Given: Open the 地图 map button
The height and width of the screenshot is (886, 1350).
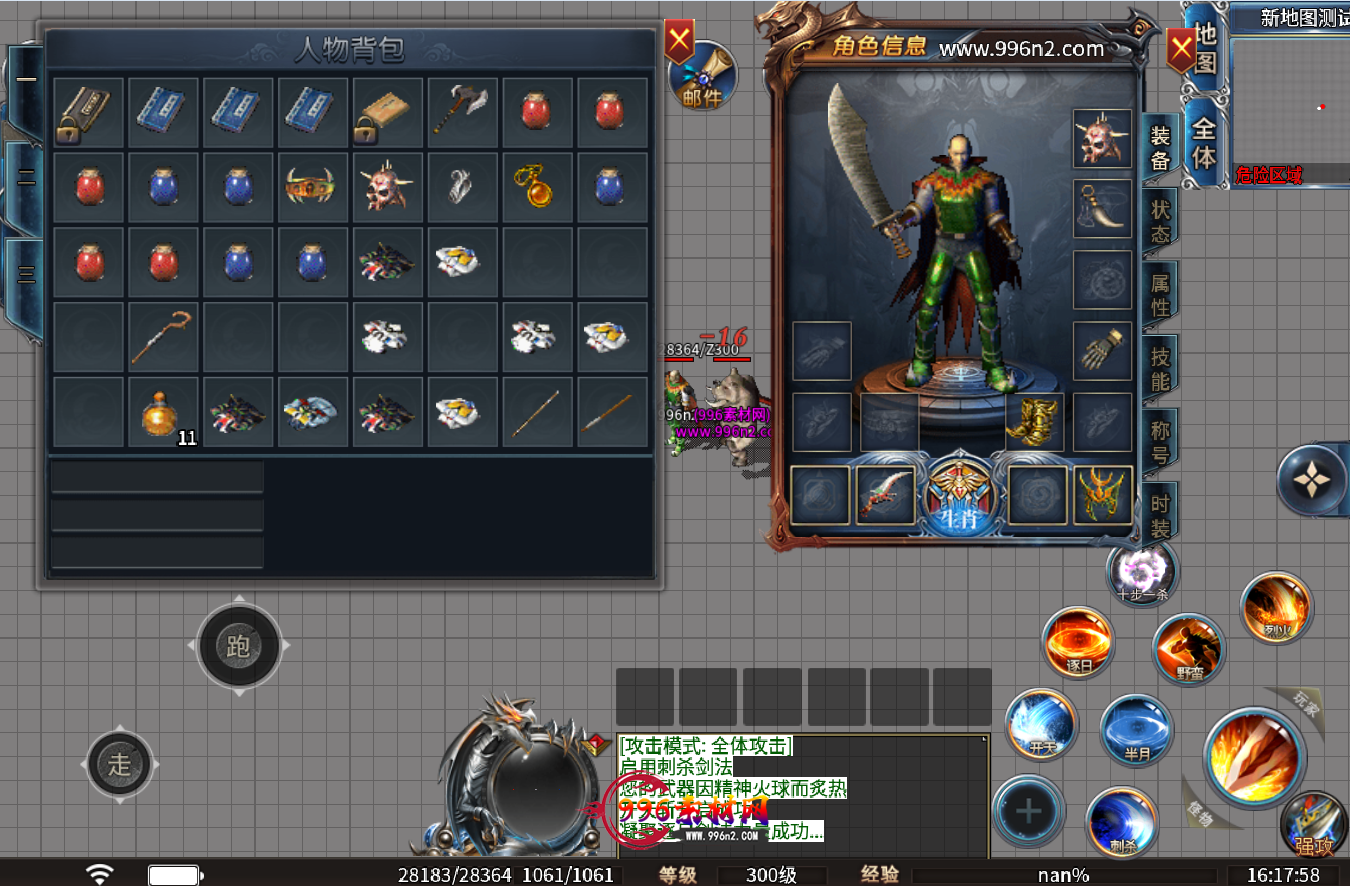Looking at the screenshot, I should click(1206, 48).
